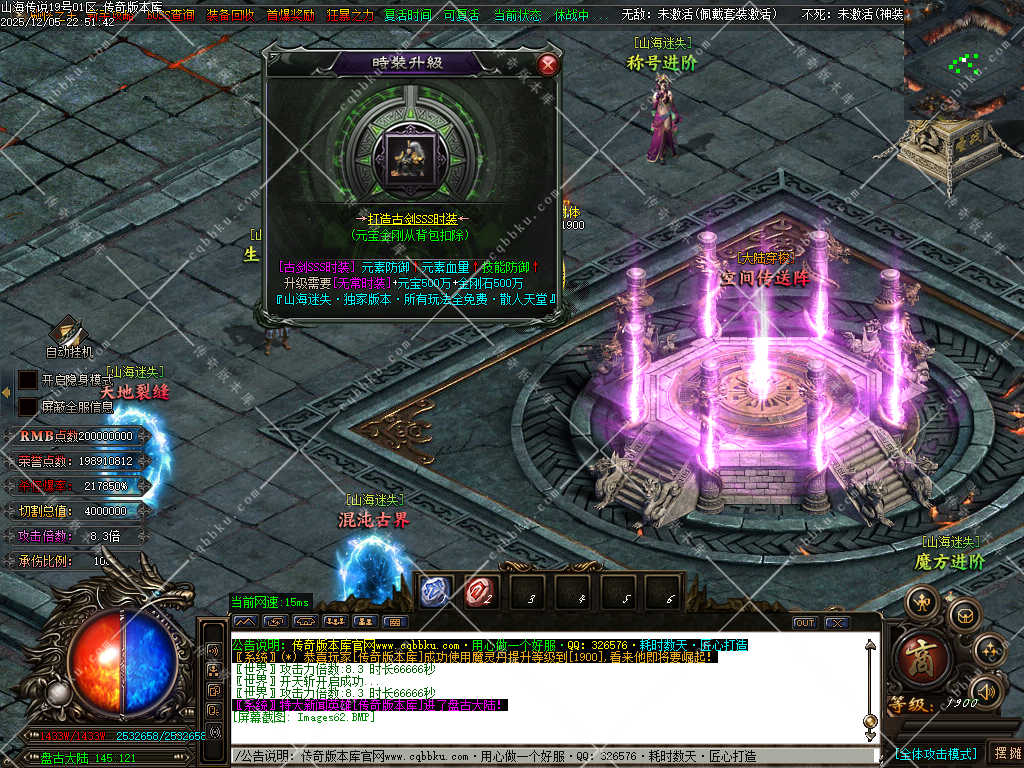Open BOSS查询 from the top bar

click(170, 15)
